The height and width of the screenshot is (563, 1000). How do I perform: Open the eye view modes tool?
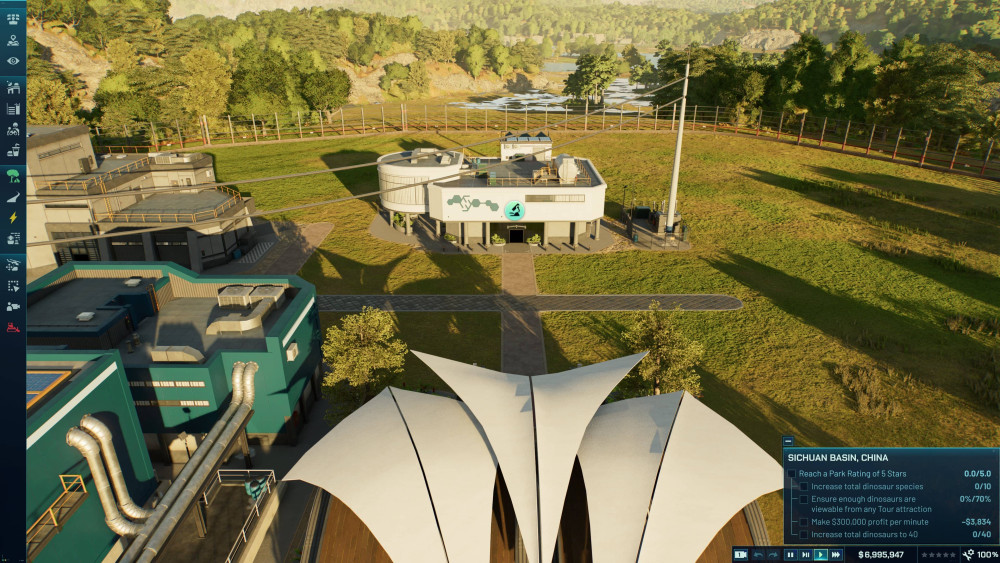pos(13,61)
